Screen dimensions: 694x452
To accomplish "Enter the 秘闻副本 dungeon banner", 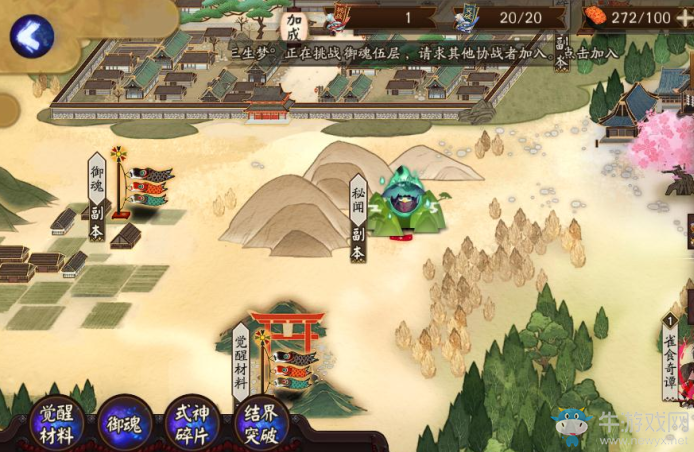I will (358, 219).
